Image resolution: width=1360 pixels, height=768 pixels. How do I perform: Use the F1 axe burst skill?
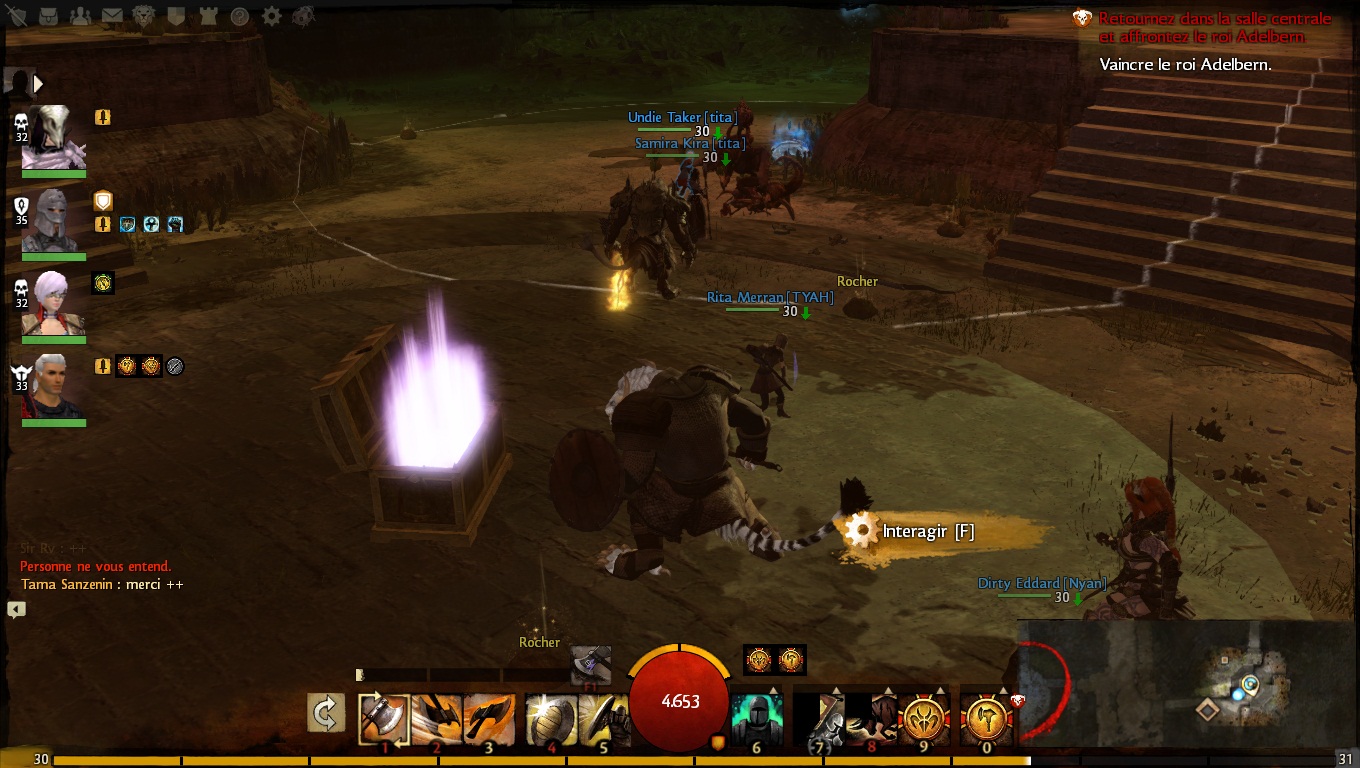[591, 665]
